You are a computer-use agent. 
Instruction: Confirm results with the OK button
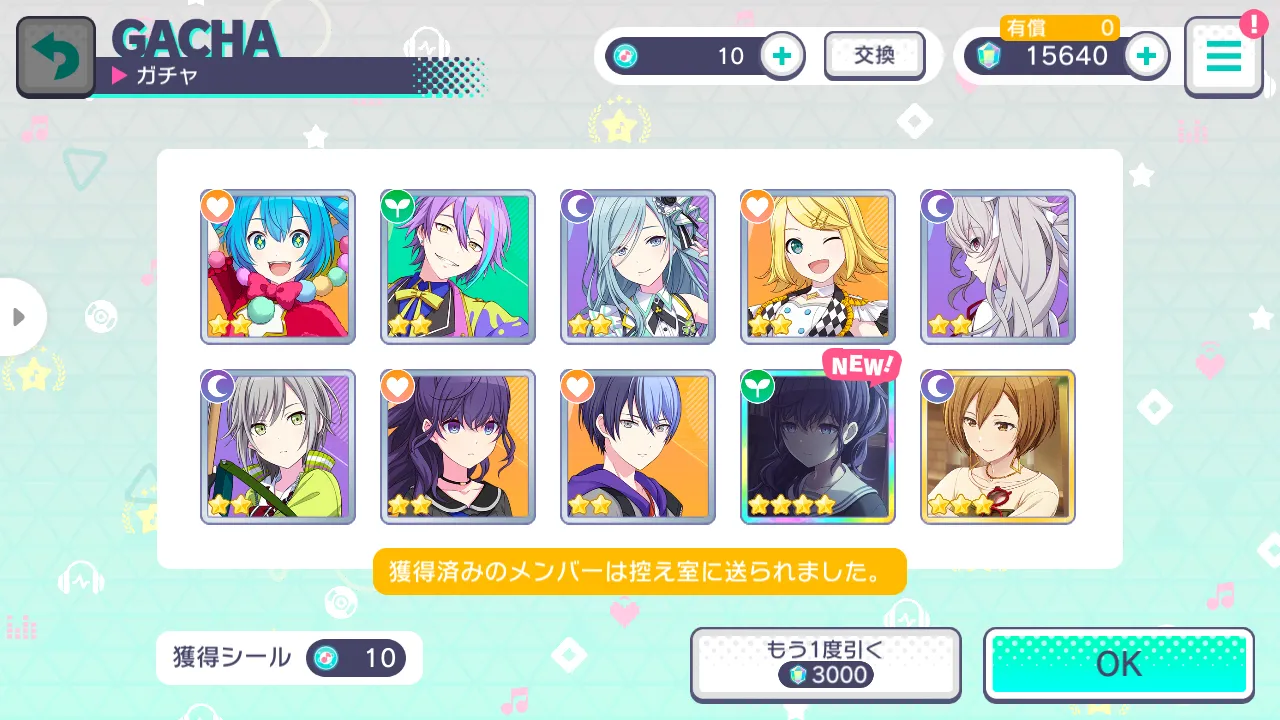tap(1118, 664)
